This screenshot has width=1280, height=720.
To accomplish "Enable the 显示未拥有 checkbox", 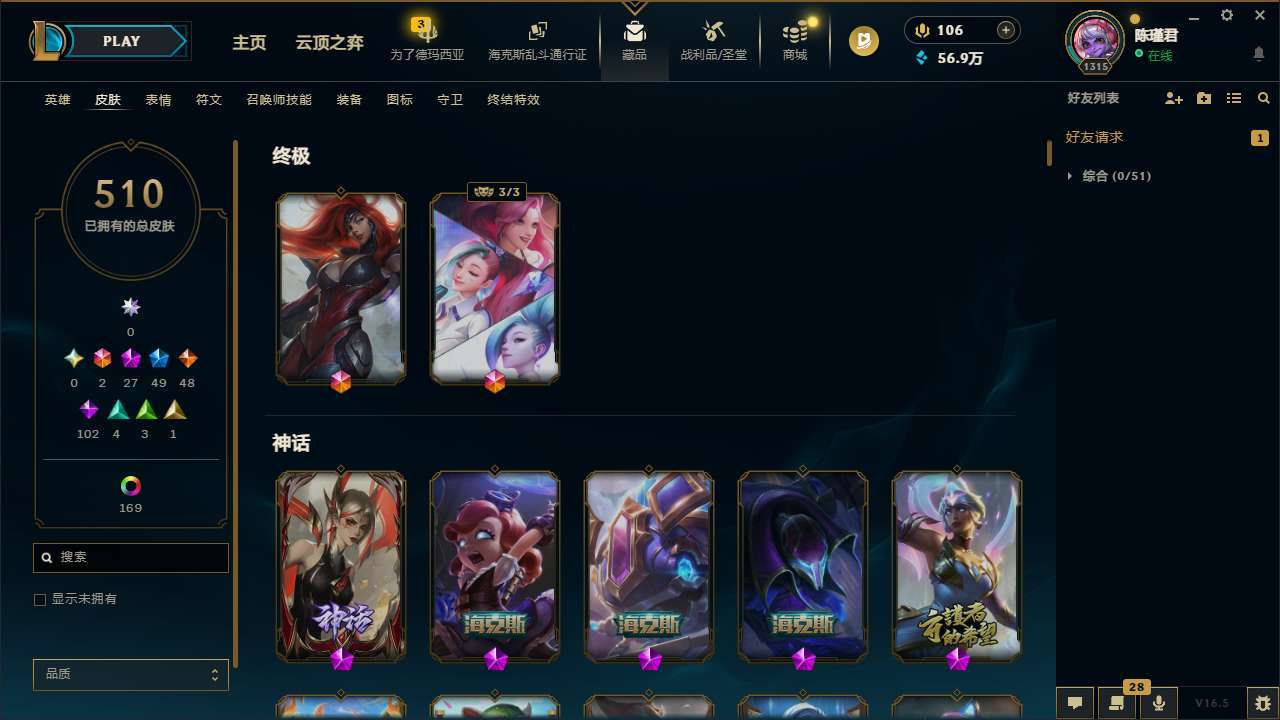I will [x=40, y=599].
